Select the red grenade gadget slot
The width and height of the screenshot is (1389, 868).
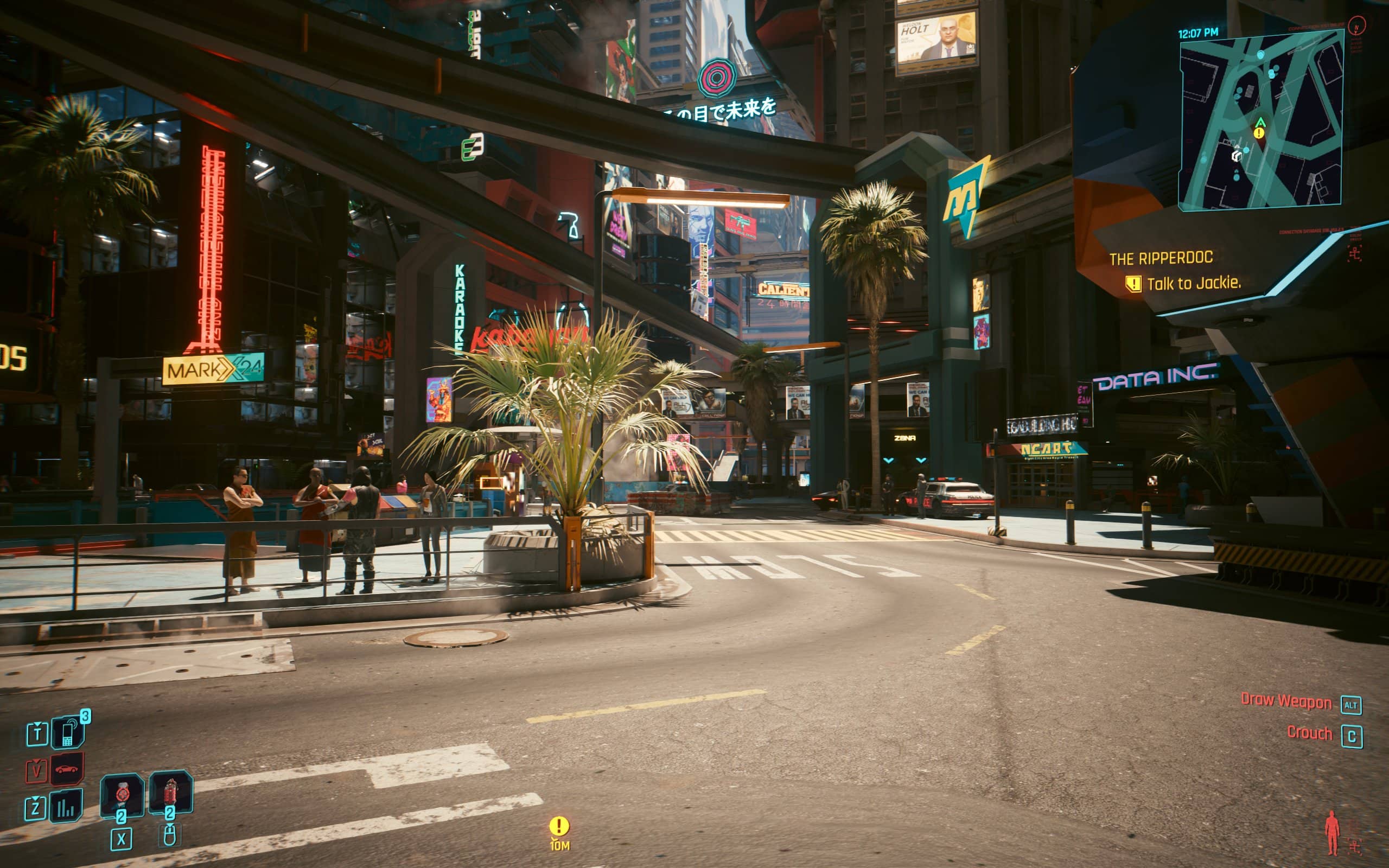pos(170,792)
